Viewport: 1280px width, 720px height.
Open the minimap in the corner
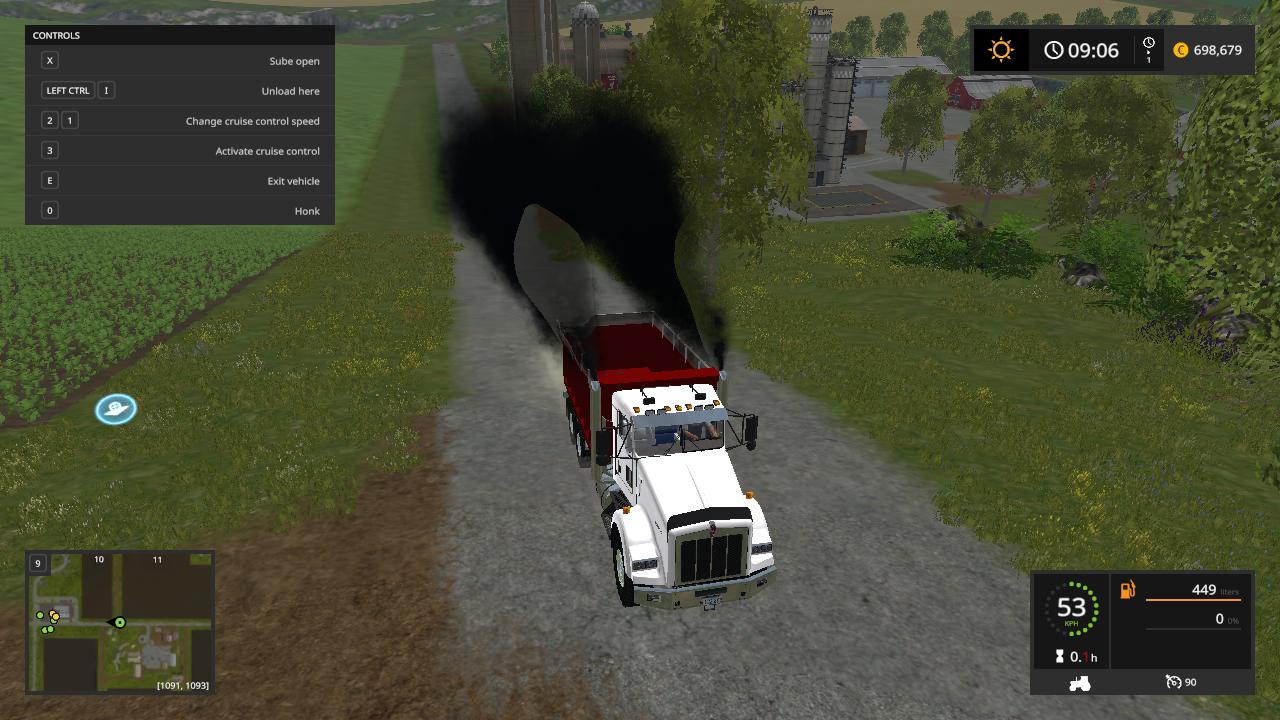tap(120, 621)
